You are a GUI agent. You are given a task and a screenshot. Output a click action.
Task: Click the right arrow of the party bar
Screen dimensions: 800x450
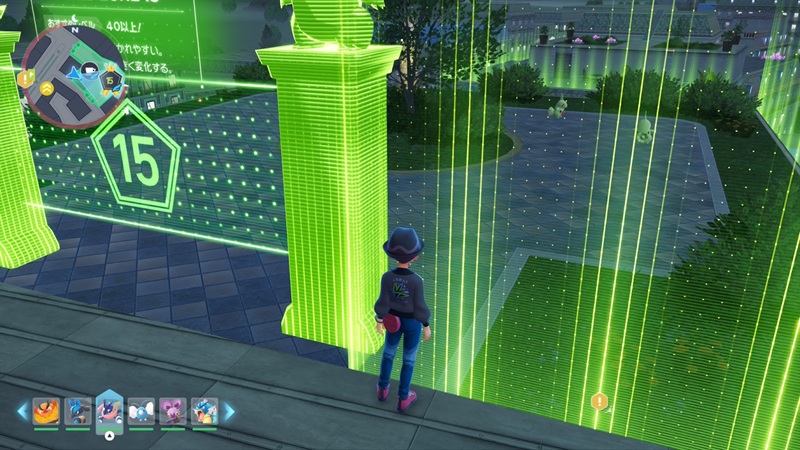[x=228, y=411]
